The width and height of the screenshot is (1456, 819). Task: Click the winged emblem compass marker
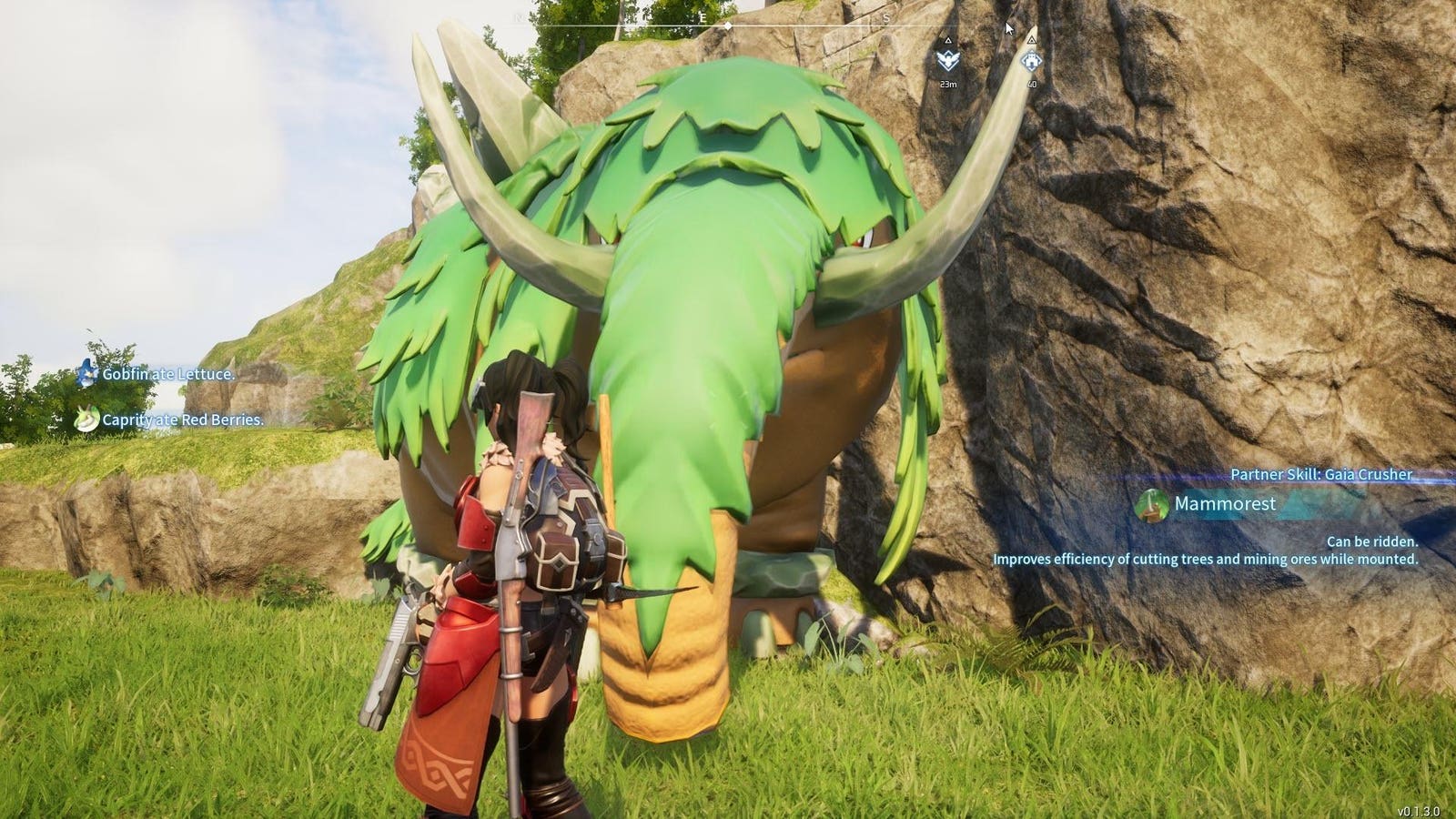[x=947, y=61]
